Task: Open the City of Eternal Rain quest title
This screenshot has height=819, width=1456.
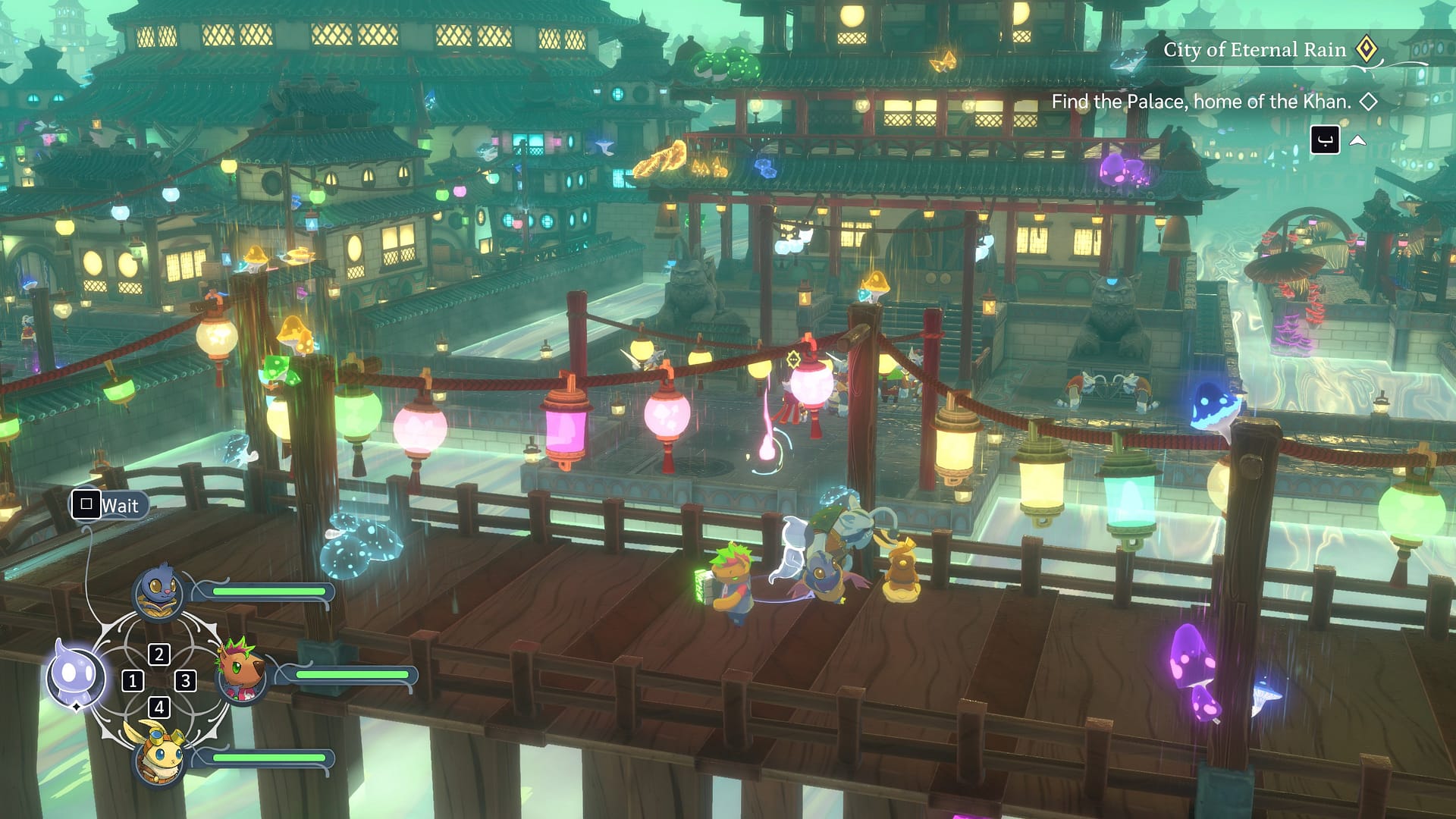Action: (x=1254, y=50)
